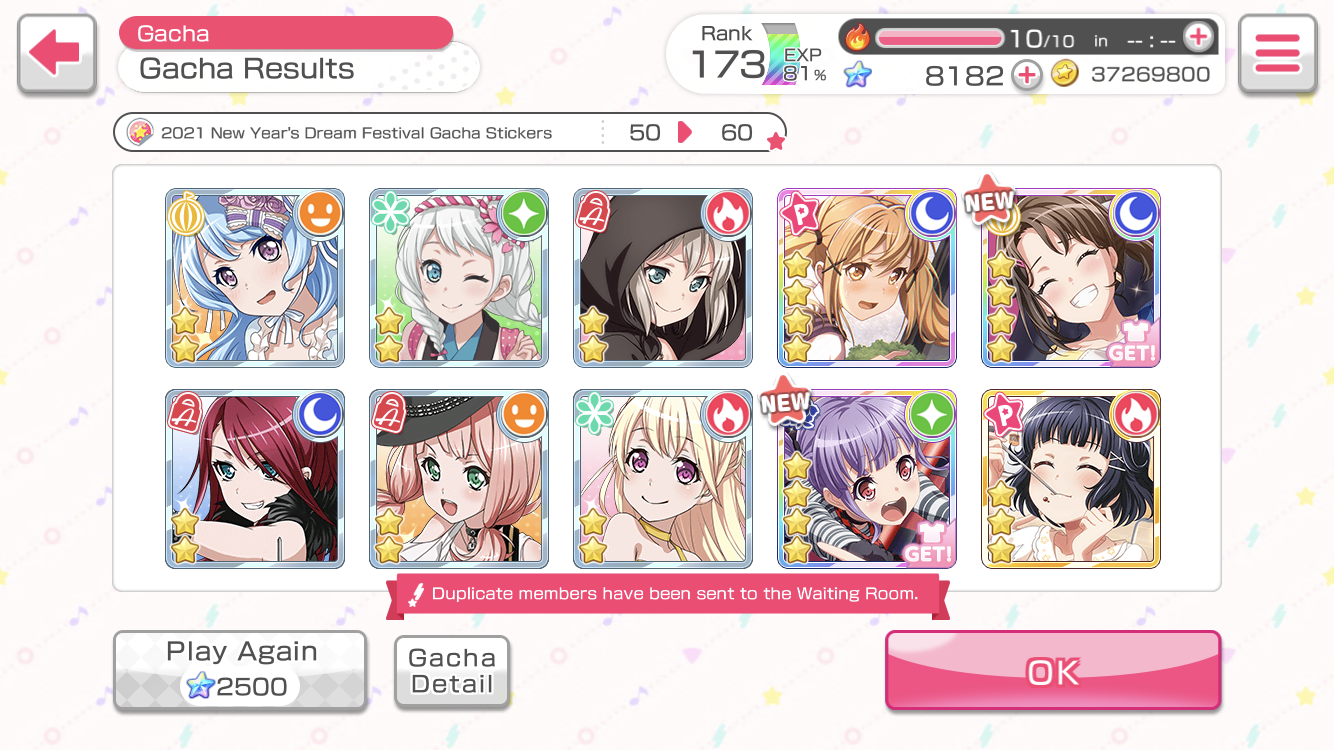Select the NEW purple-haired girl card
This screenshot has height=750, width=1334.
867,479
